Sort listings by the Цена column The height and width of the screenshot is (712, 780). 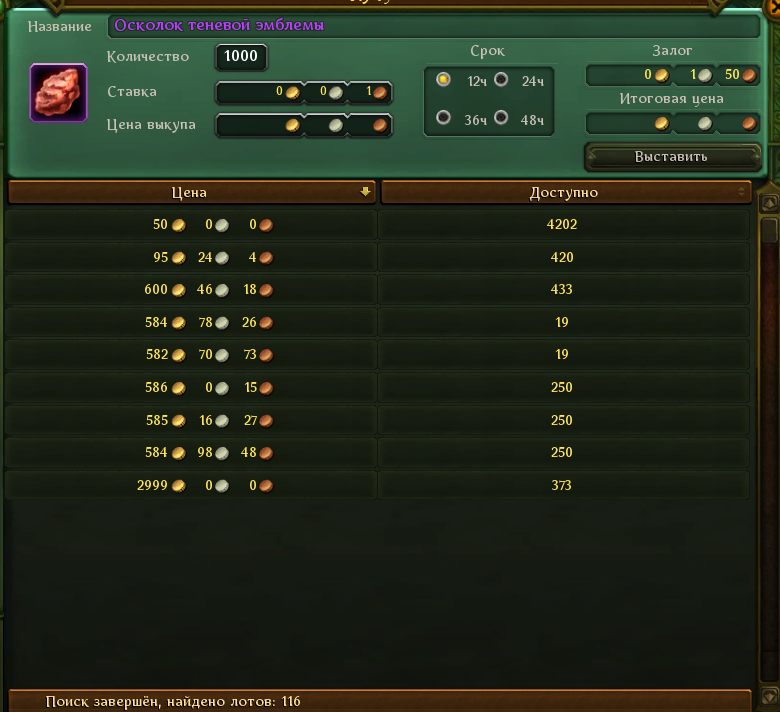[190, 192]
